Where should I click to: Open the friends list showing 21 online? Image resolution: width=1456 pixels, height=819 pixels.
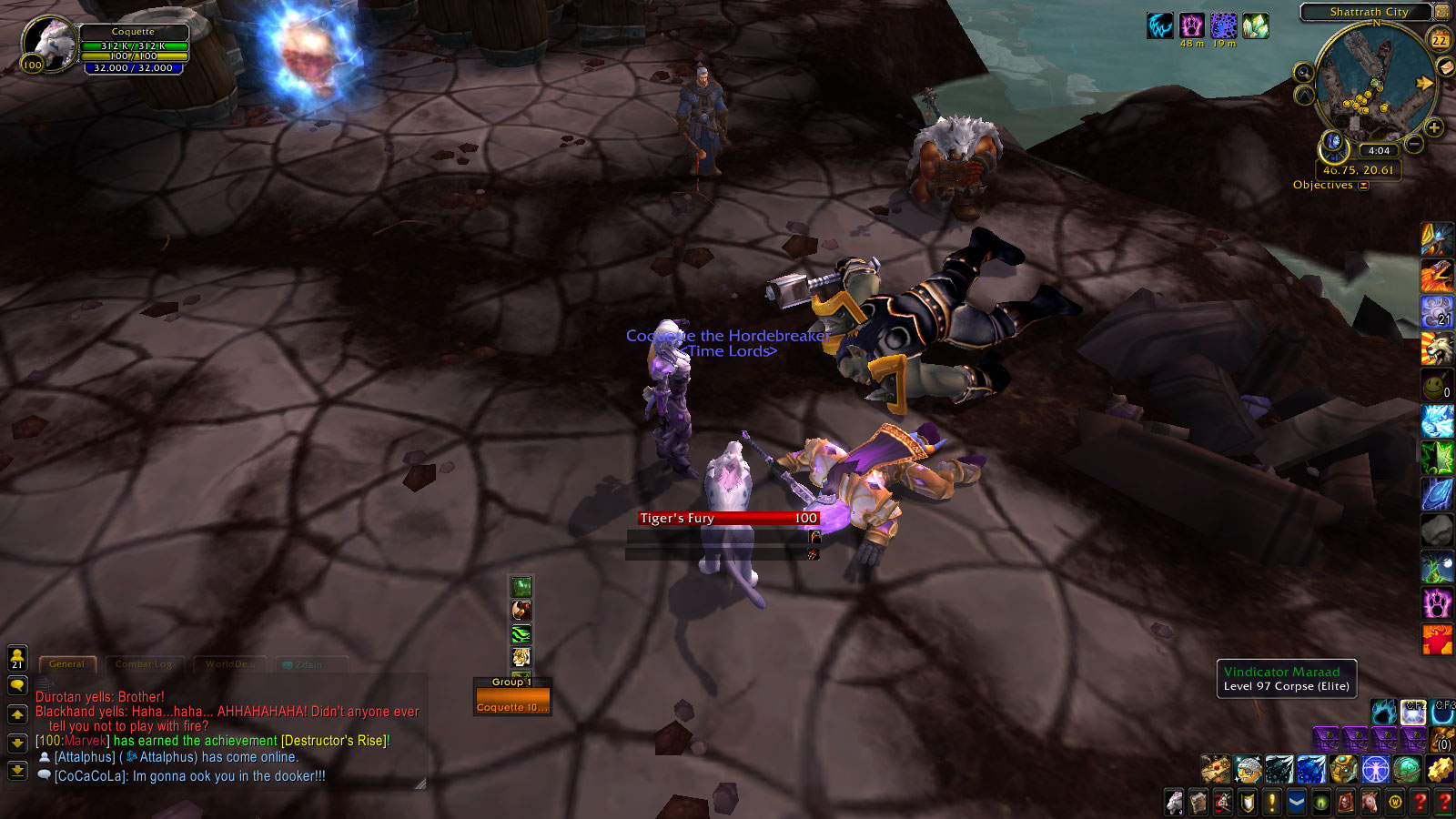tap(17, 657)
